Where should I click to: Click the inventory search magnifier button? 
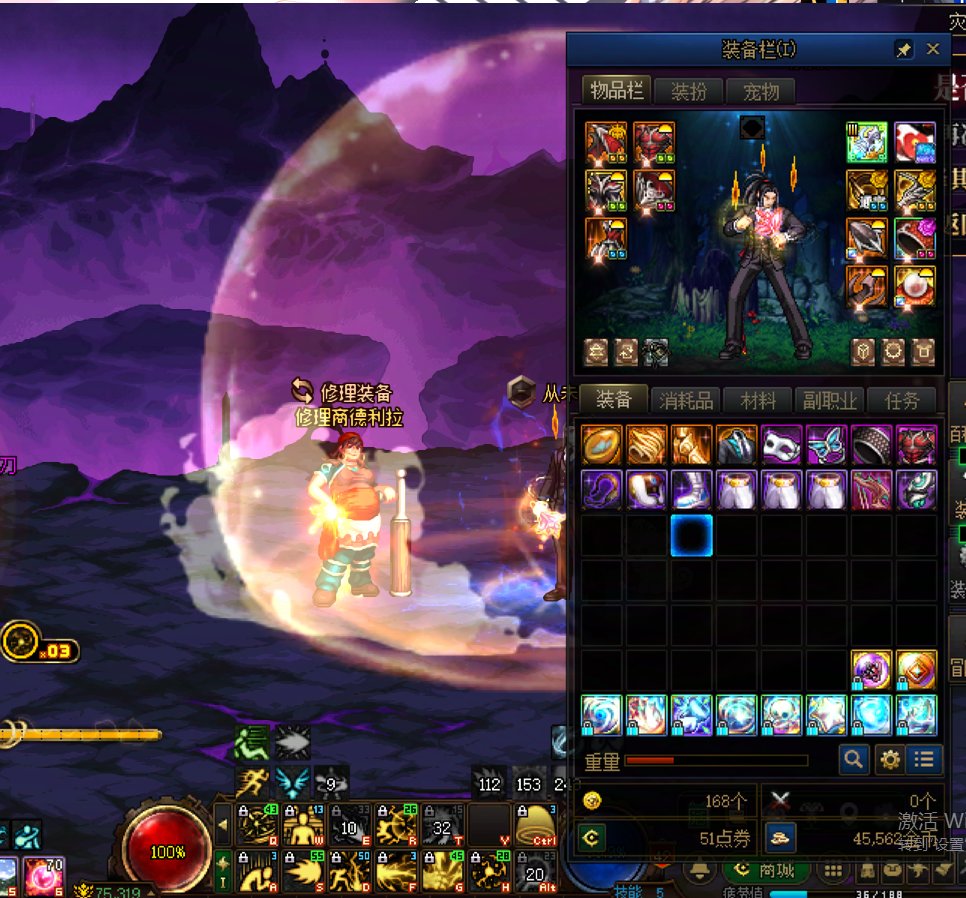(853, 760)
